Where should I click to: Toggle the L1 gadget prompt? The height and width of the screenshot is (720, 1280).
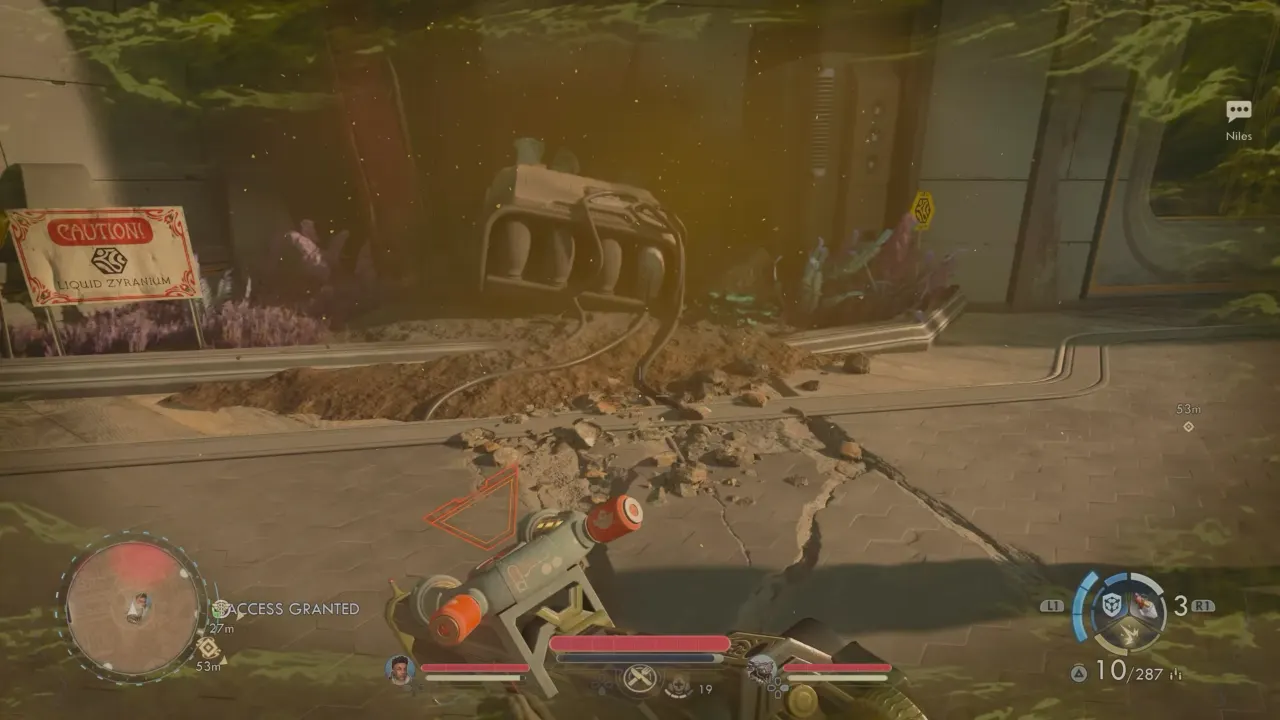click(1053, 605)
